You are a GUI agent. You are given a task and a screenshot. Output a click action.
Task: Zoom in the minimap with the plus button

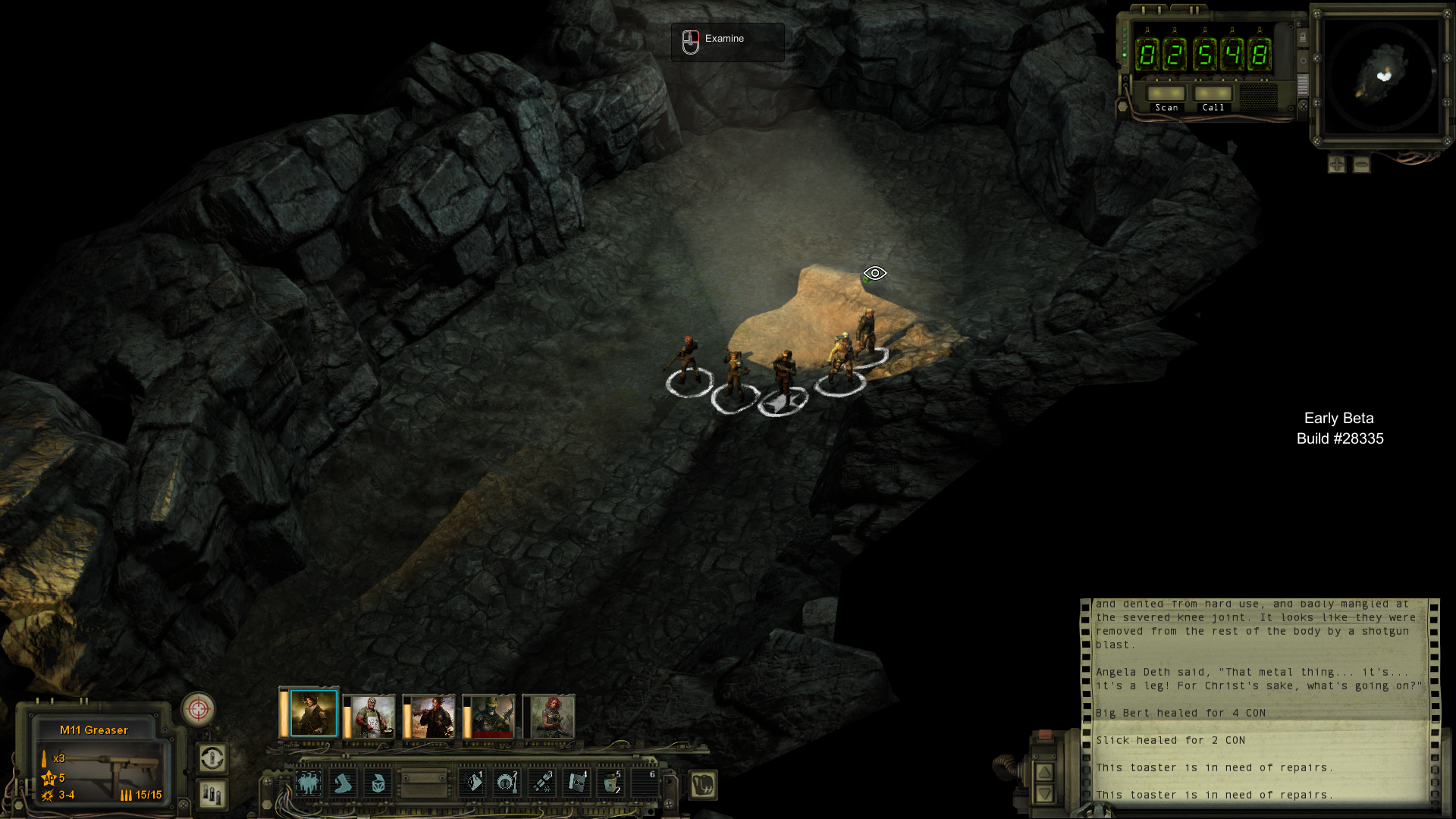(1337, 165)
